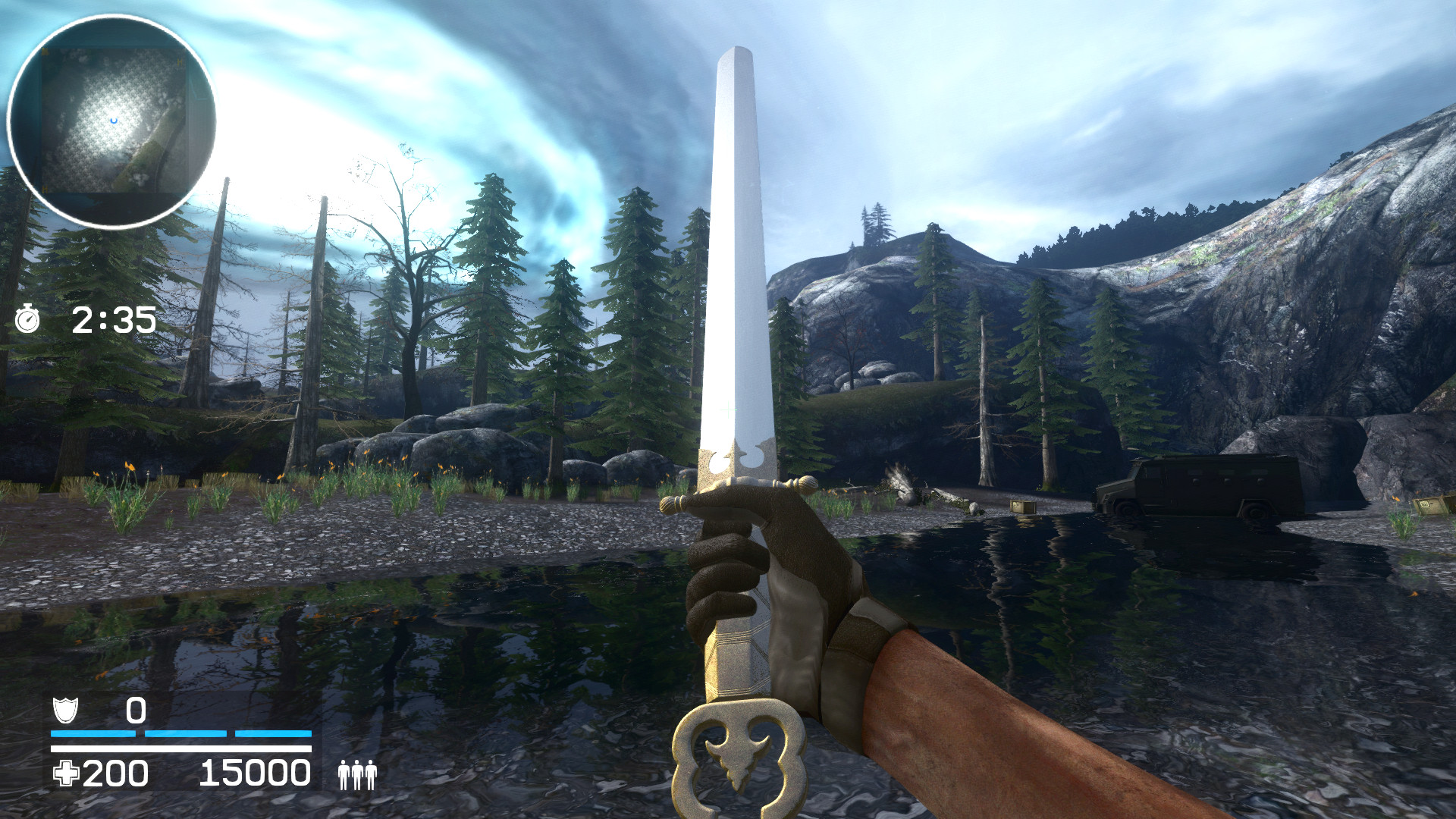This screenshot has width=1456, height=819.
Task: Click the first blue armor bar segment
Action: (x=93, y=733)
